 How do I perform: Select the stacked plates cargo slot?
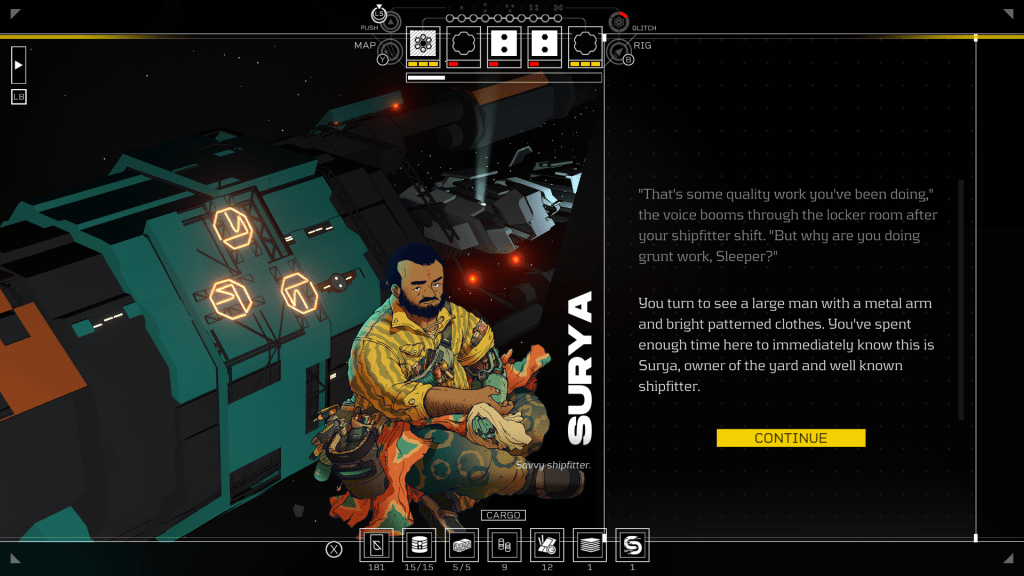click(x=590, y=545)
